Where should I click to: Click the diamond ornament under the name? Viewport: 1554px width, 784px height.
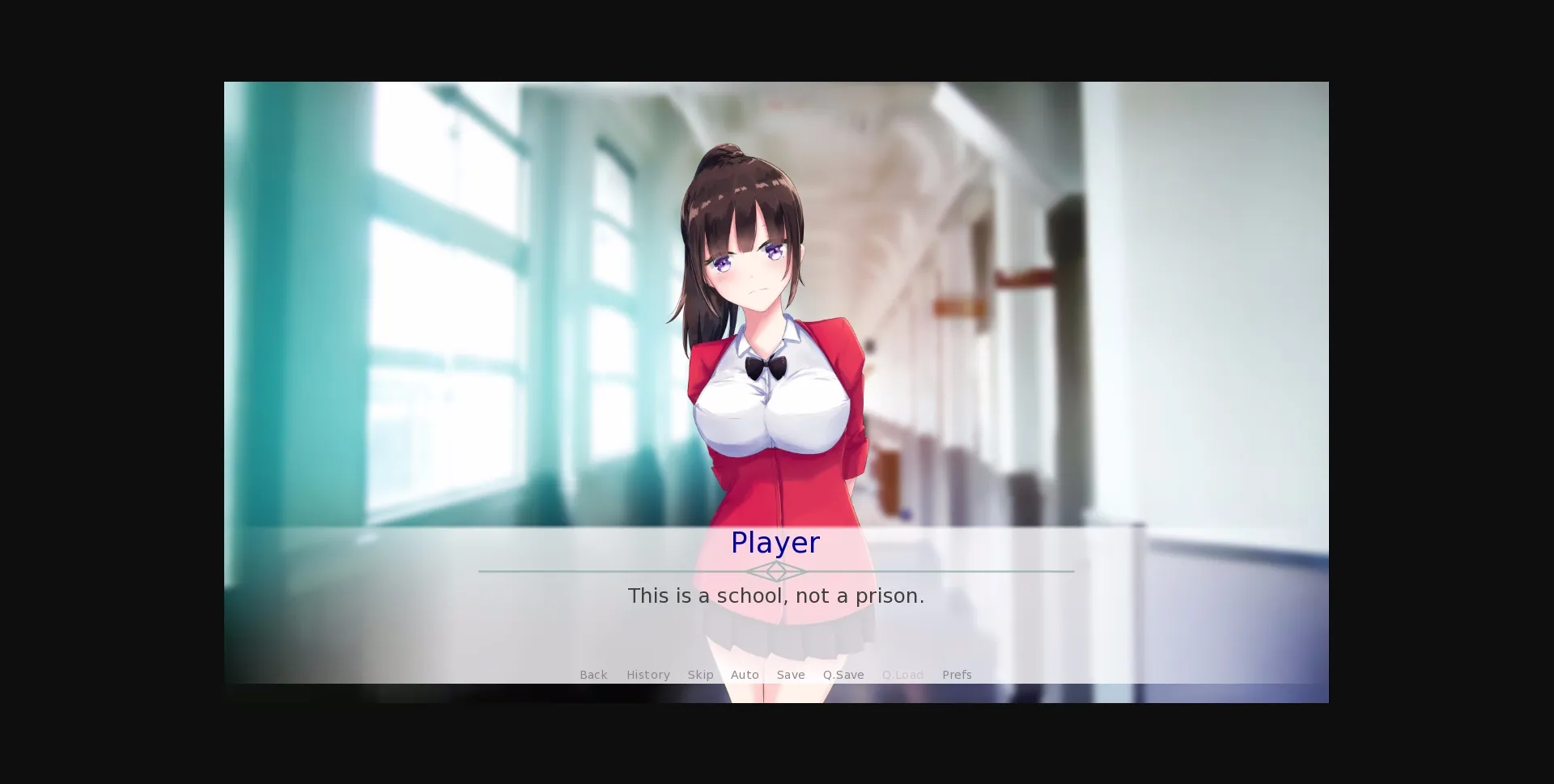pyautogui.click(x=775, y=571)
